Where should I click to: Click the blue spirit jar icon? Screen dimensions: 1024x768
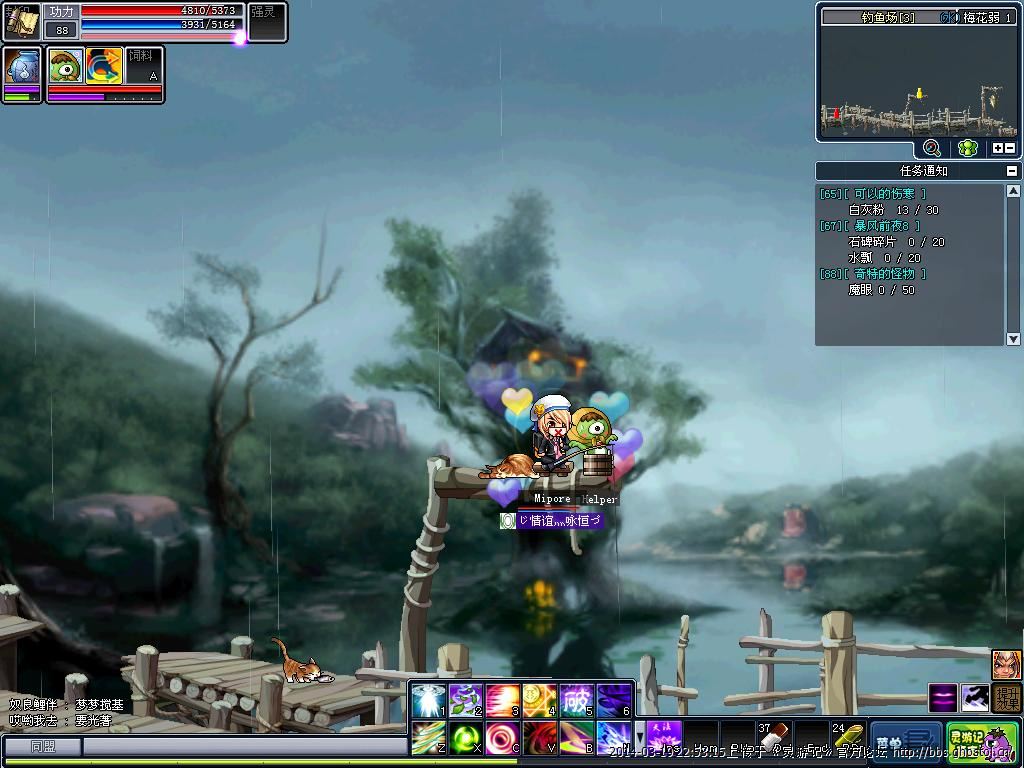click(x=22, y=67)
